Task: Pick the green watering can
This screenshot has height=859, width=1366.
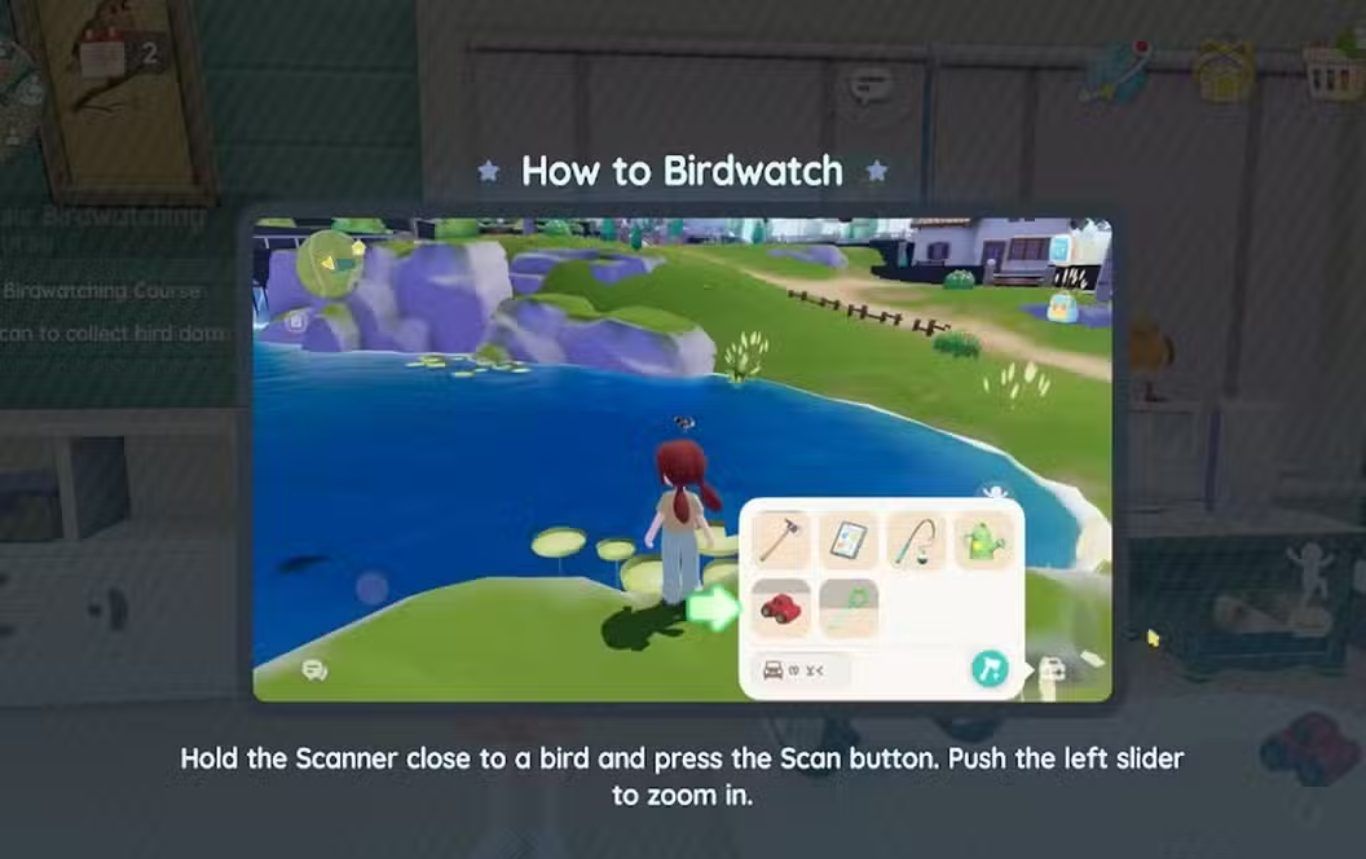Action: pyautogui.click(x=983, y=540)
